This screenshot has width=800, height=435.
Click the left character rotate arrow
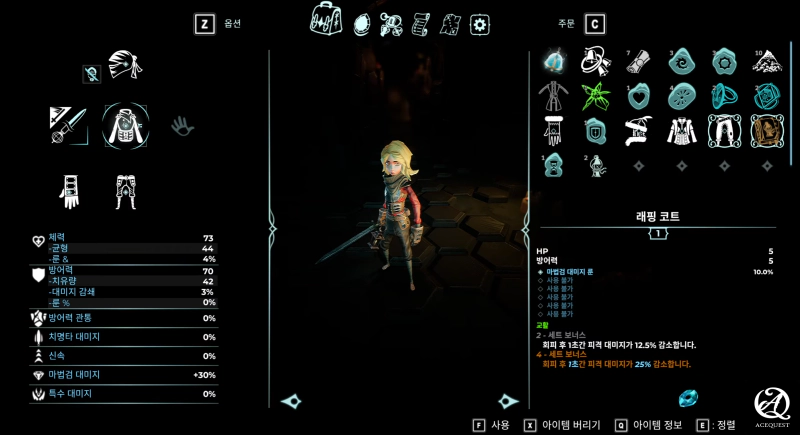click(x=292, y=401)
